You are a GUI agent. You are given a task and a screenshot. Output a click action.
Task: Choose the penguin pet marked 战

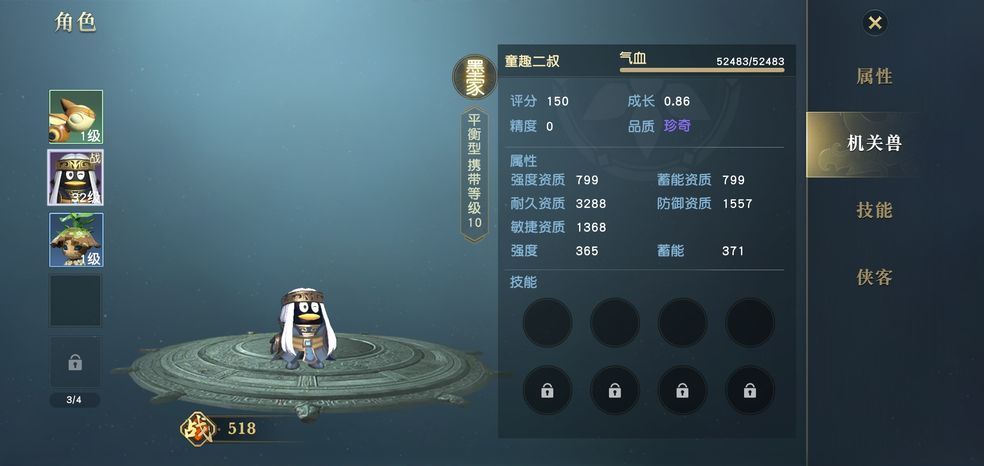(76, 178)
